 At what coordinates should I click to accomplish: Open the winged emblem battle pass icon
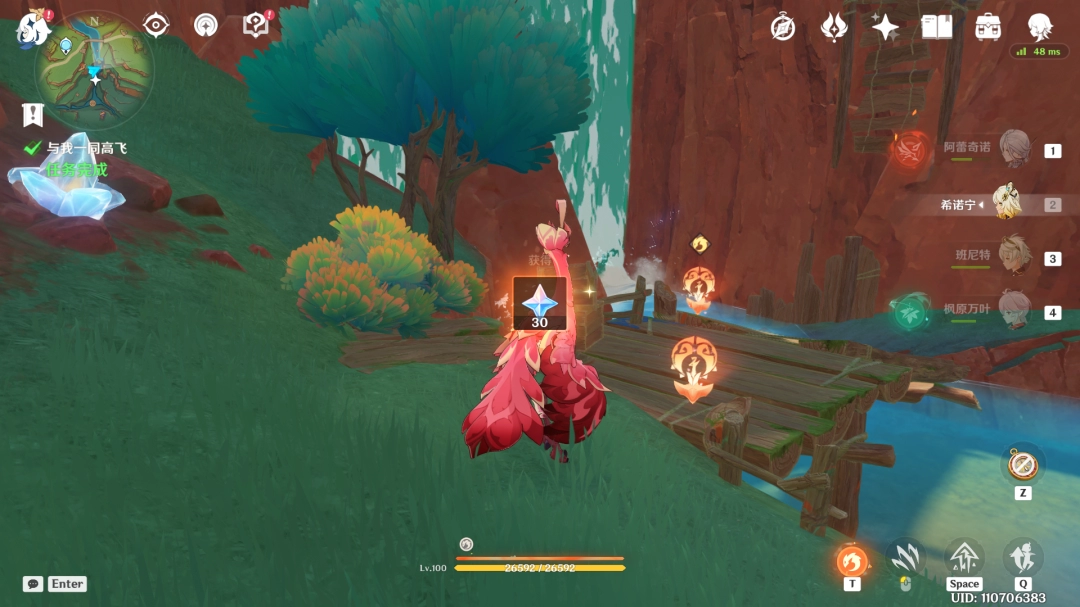click(x=834, y=27)
